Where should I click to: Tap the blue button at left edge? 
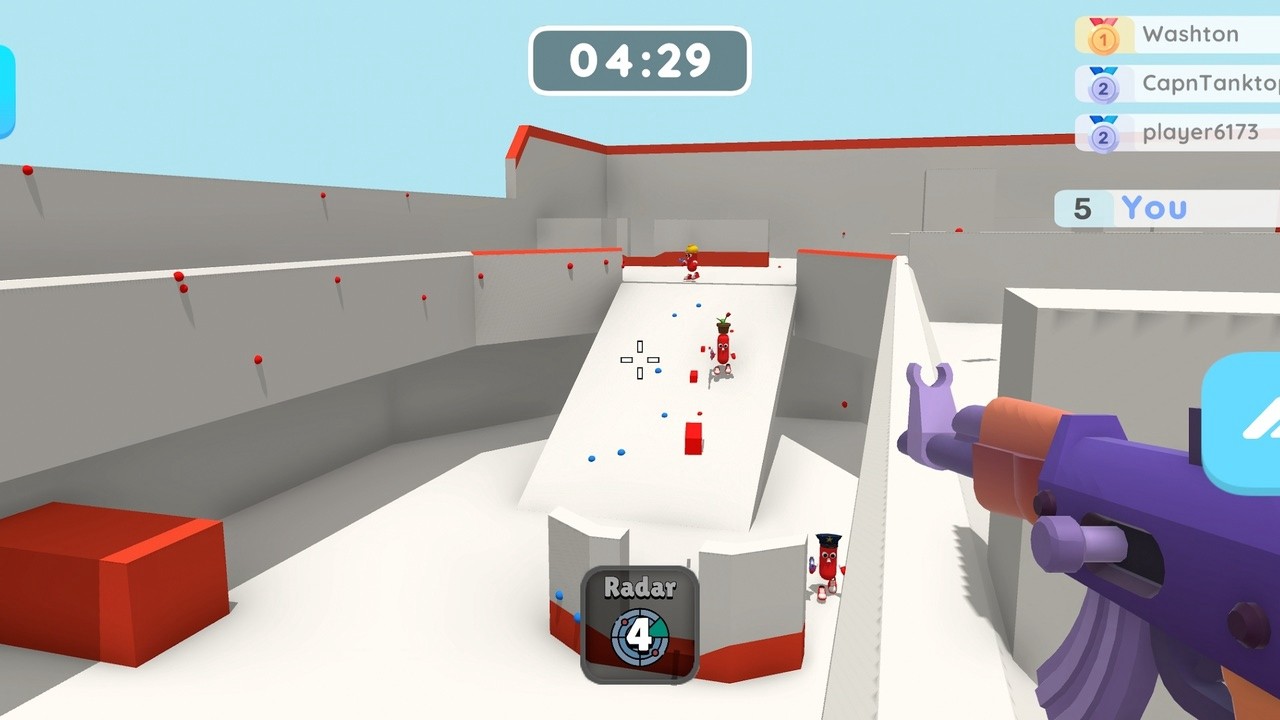click(6, 92)
